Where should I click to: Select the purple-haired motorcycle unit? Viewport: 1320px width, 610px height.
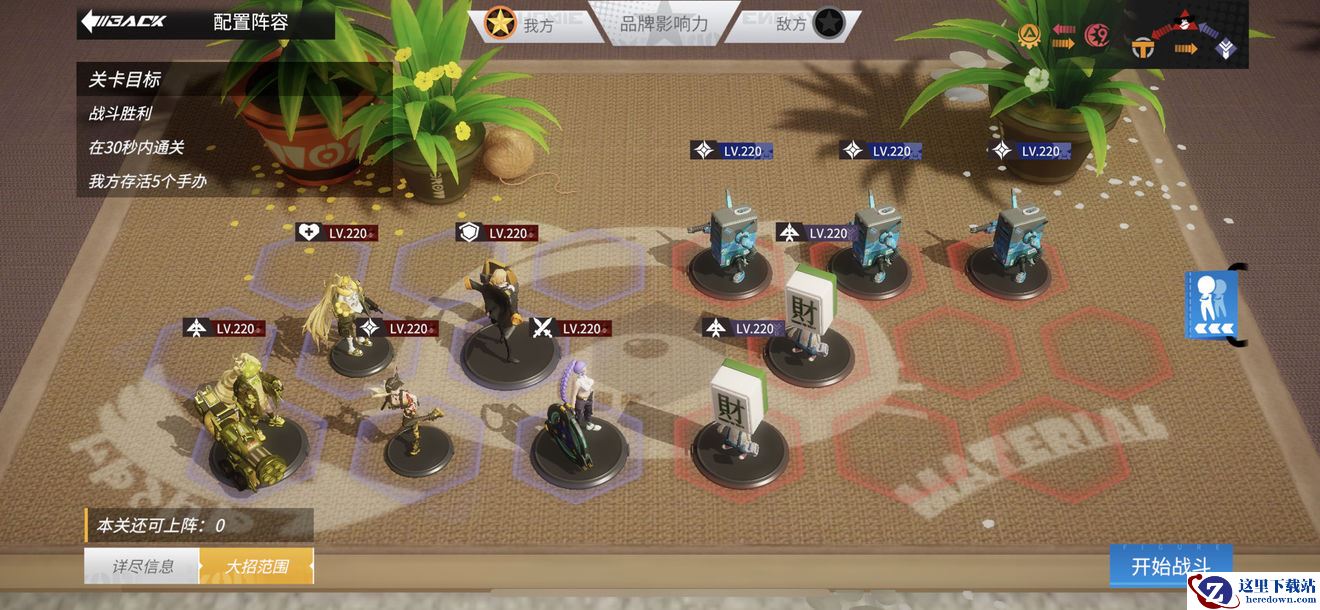(x=572, y=430)
